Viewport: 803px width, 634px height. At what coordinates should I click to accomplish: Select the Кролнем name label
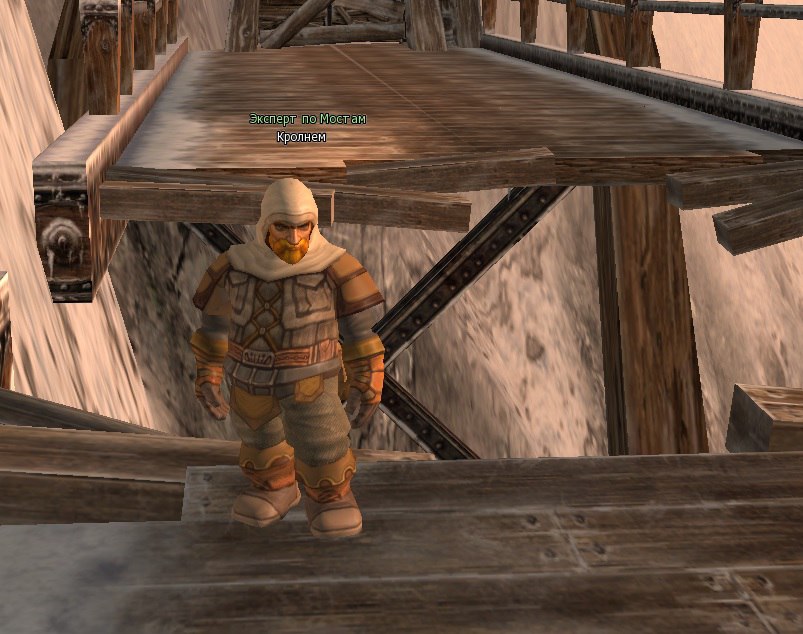(x=301, y=136)
